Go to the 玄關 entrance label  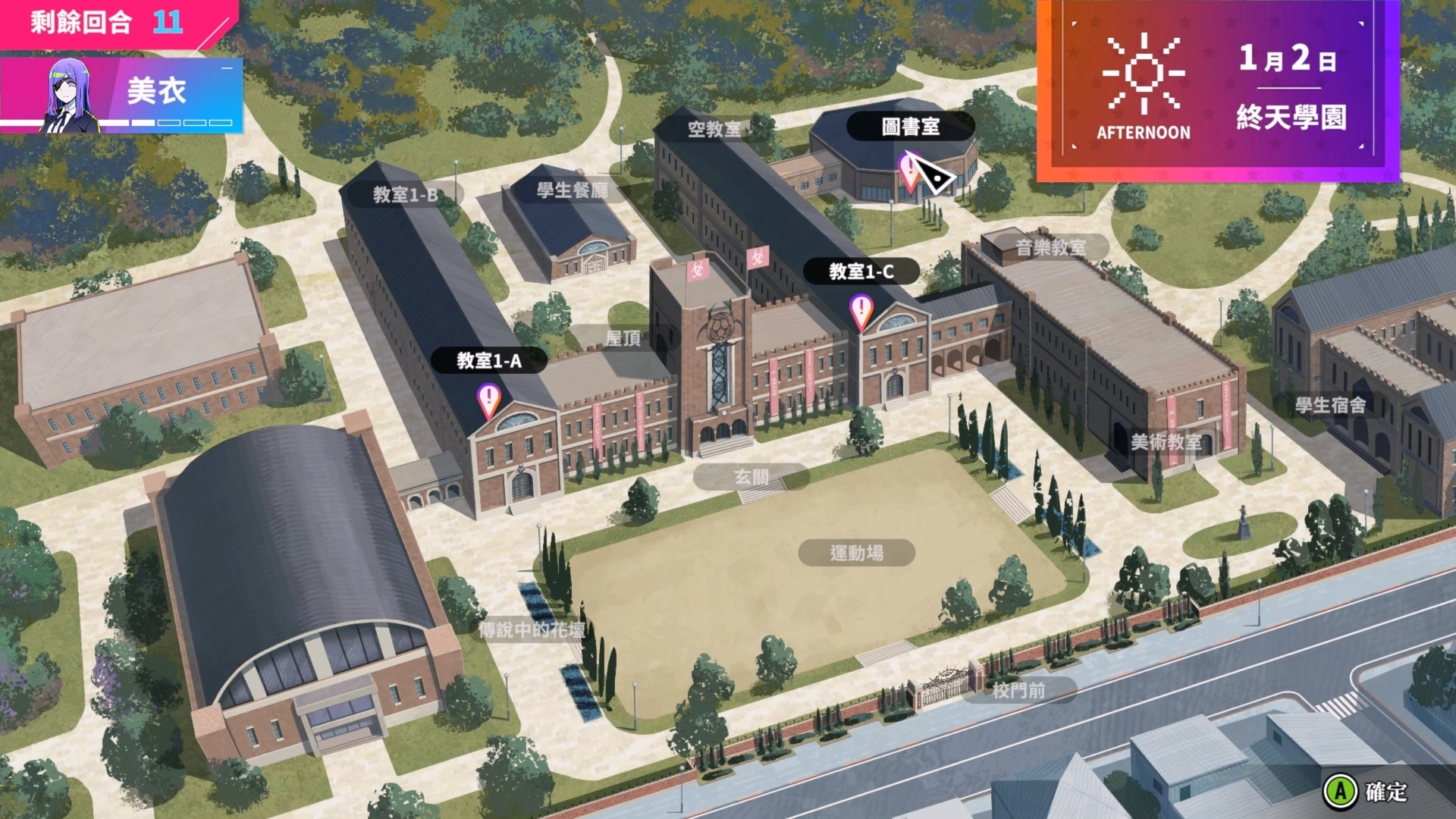pos(751,477)
